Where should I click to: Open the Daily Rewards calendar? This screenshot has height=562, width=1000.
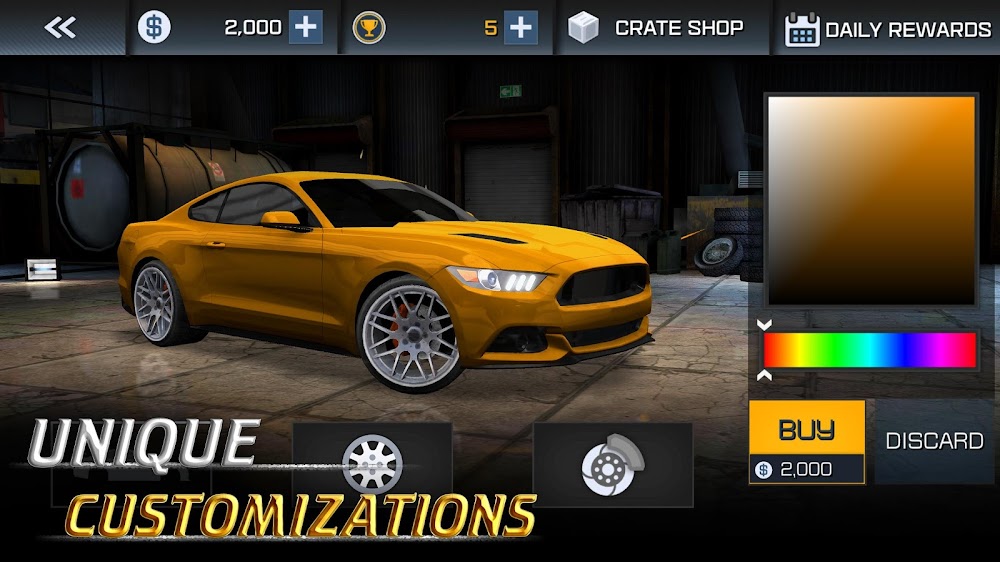tap(888, 29)
